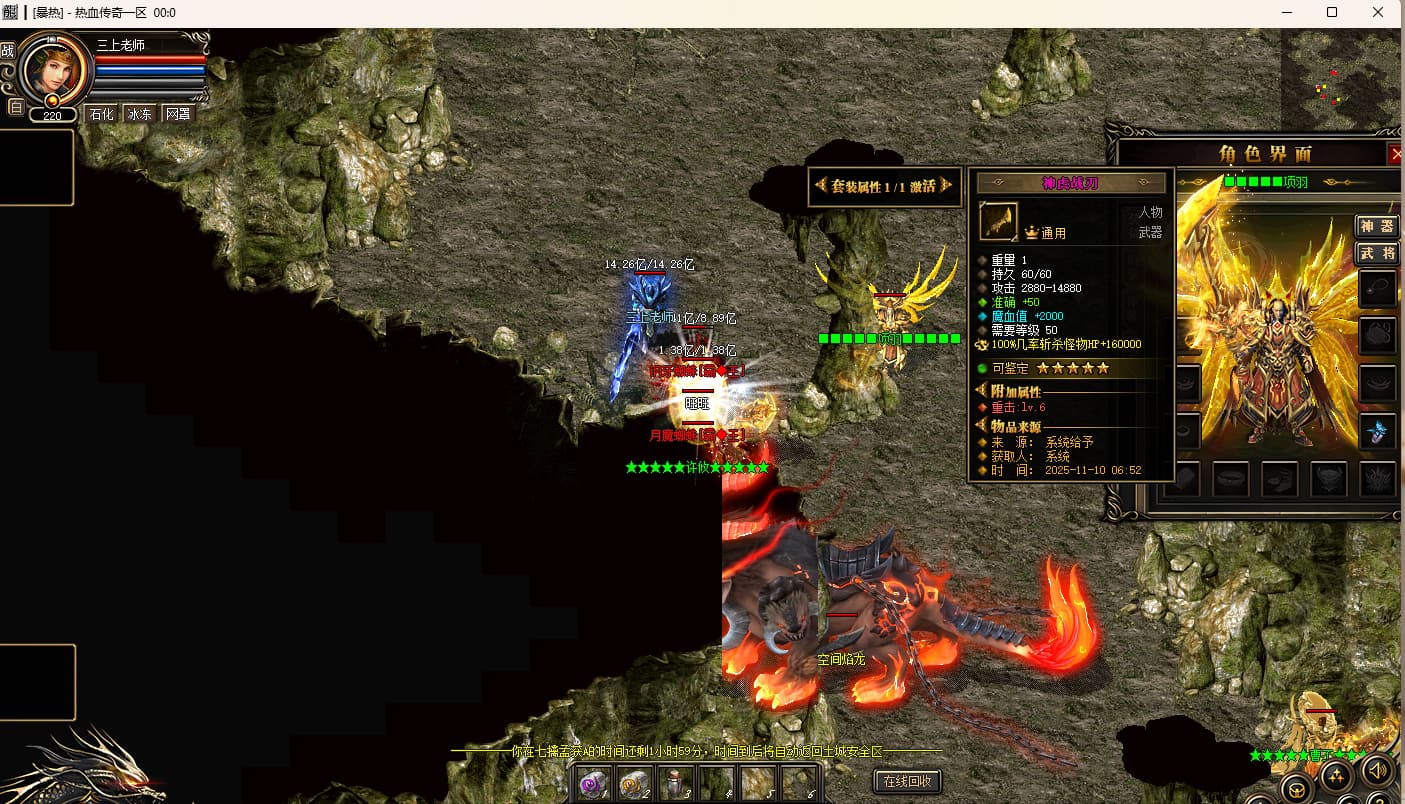Click the 冰冻 freeze status button

click(x=140, y=114)
